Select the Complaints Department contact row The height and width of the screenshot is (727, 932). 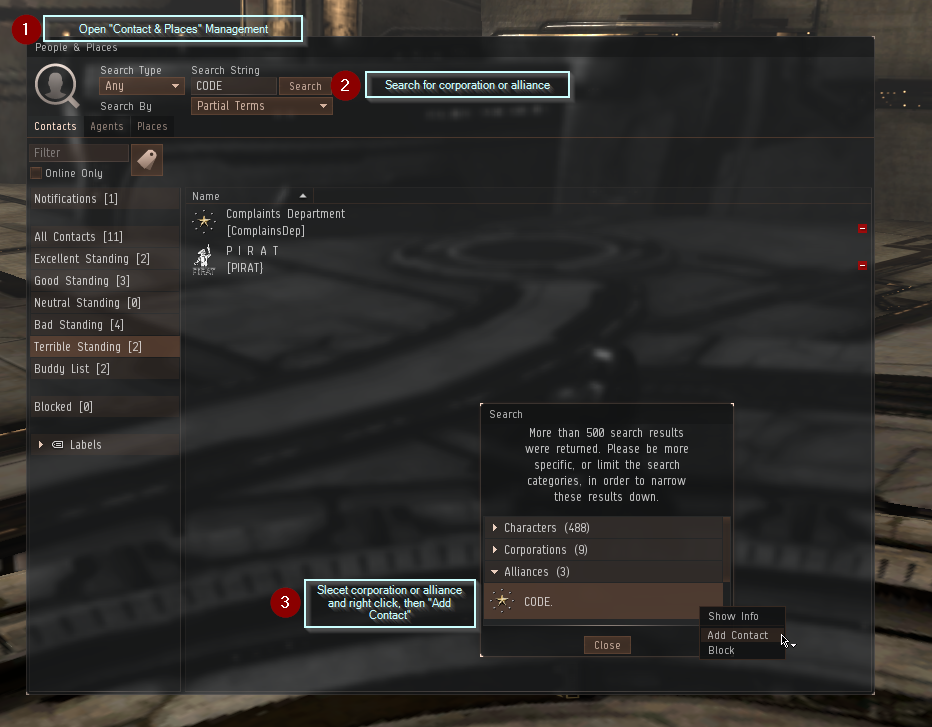click(285, 222)
